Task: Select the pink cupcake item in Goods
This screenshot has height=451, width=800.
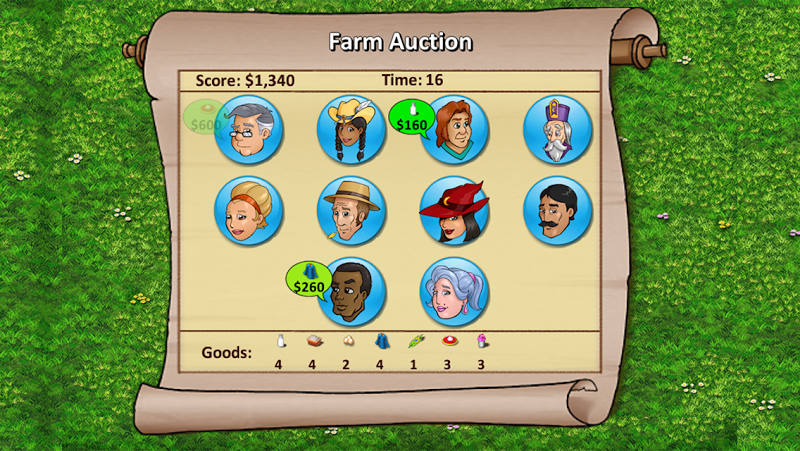Action: pyautogui.click(x=481, y=341)
